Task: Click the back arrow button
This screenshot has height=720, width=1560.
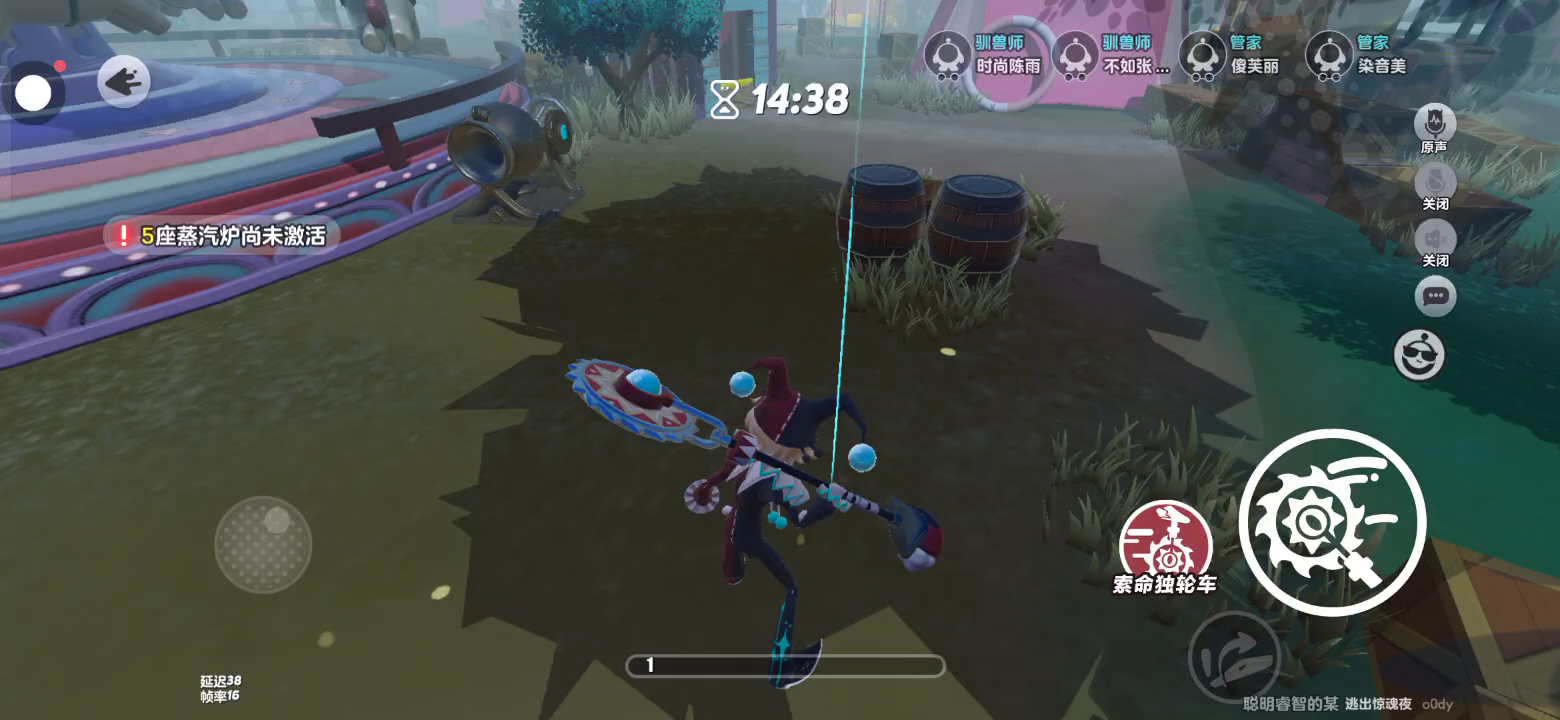Action: click(124, 82)
